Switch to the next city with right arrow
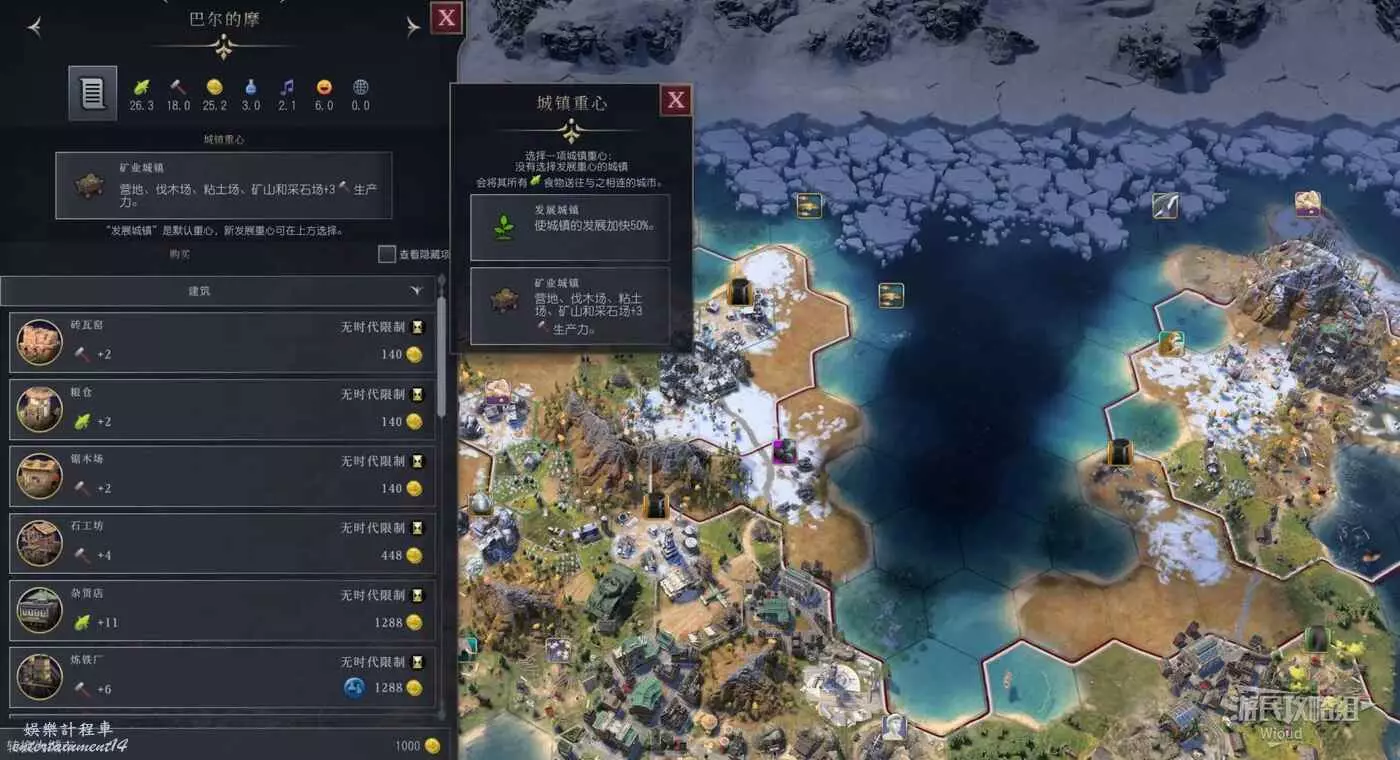1400x760 pixels. coord(413,27)
